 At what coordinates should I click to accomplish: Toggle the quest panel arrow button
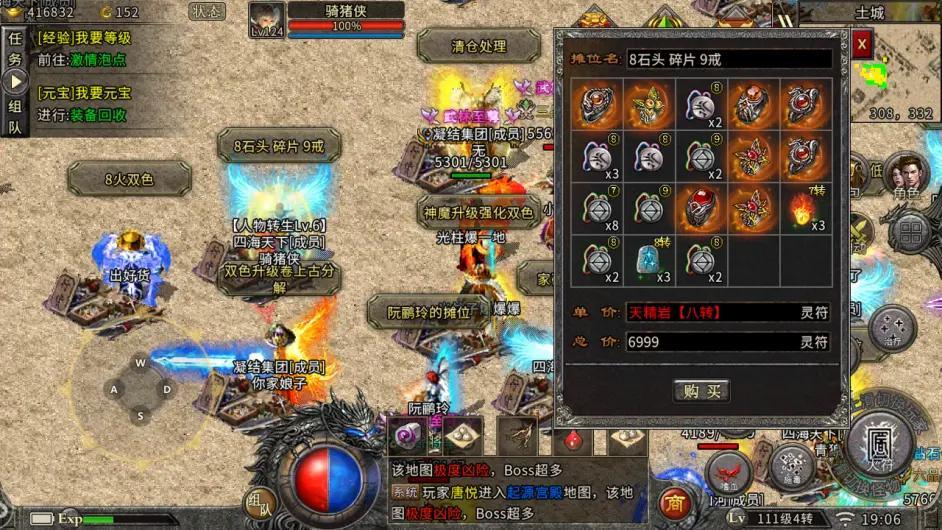click(x=15, y=82)
